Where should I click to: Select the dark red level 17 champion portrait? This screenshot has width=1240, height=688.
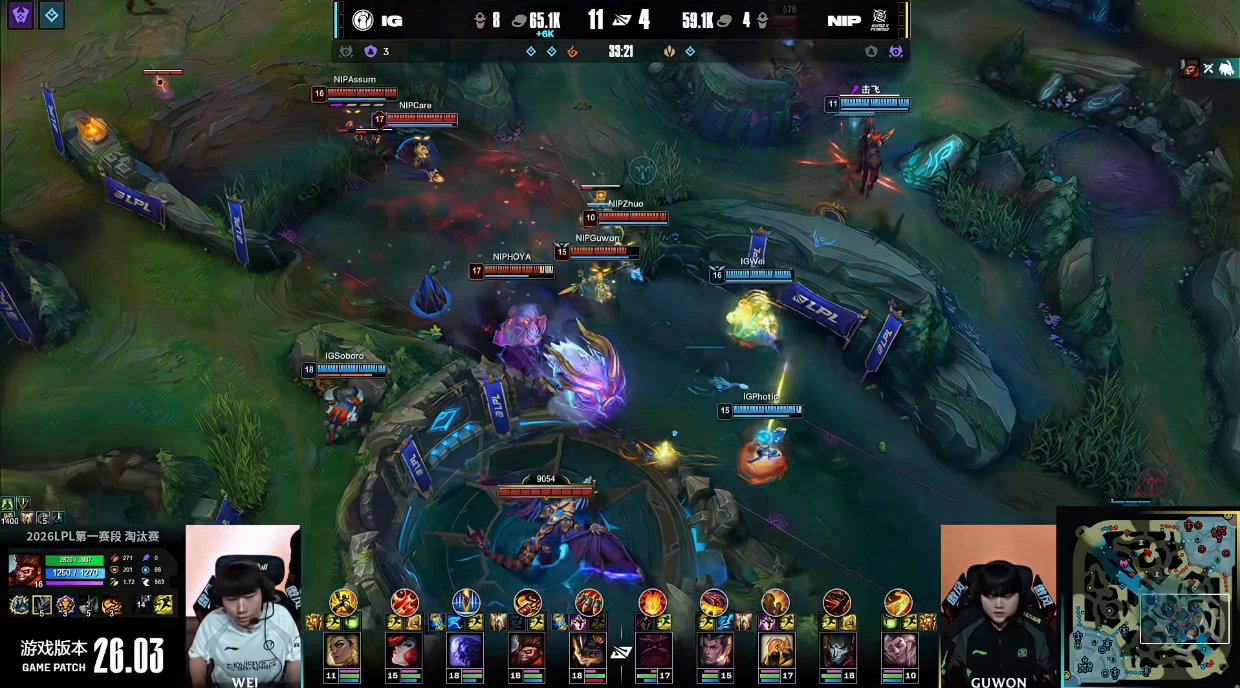[654, 651]
